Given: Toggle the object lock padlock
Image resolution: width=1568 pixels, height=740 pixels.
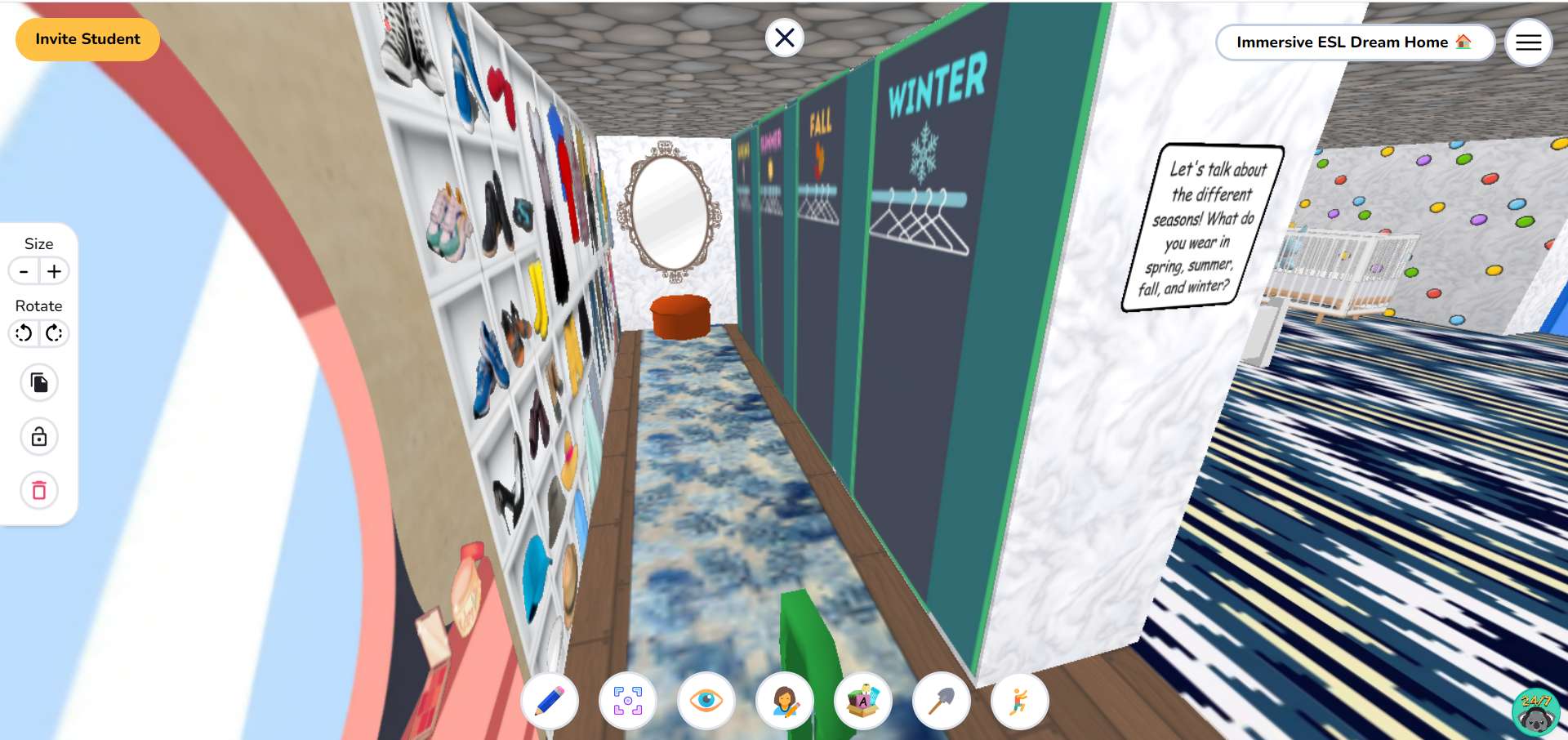Looking at the screenshot, I should 38,436.
